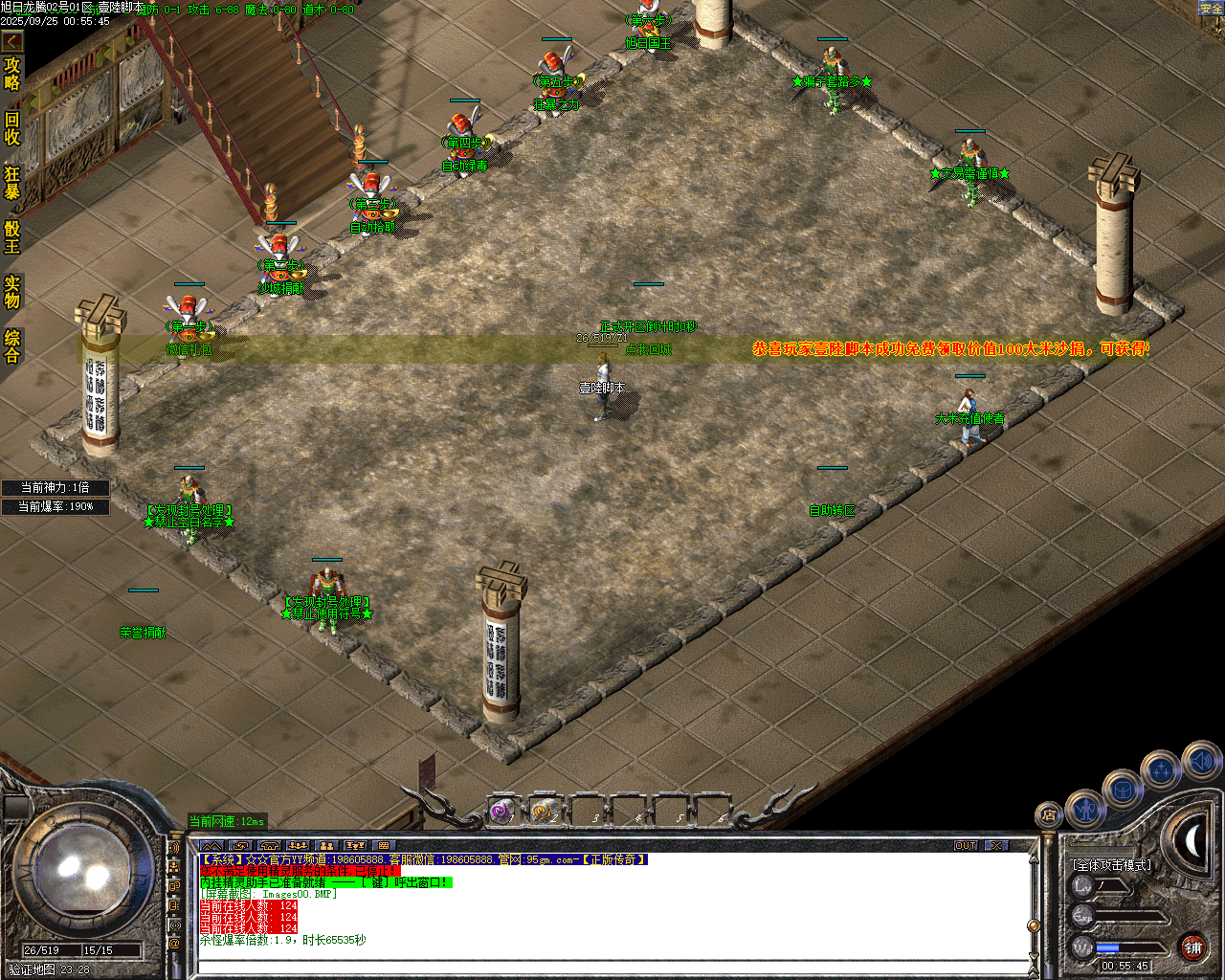
Task: Collapse the chat window with the chevron icon
Action: (x=212, y=846)
